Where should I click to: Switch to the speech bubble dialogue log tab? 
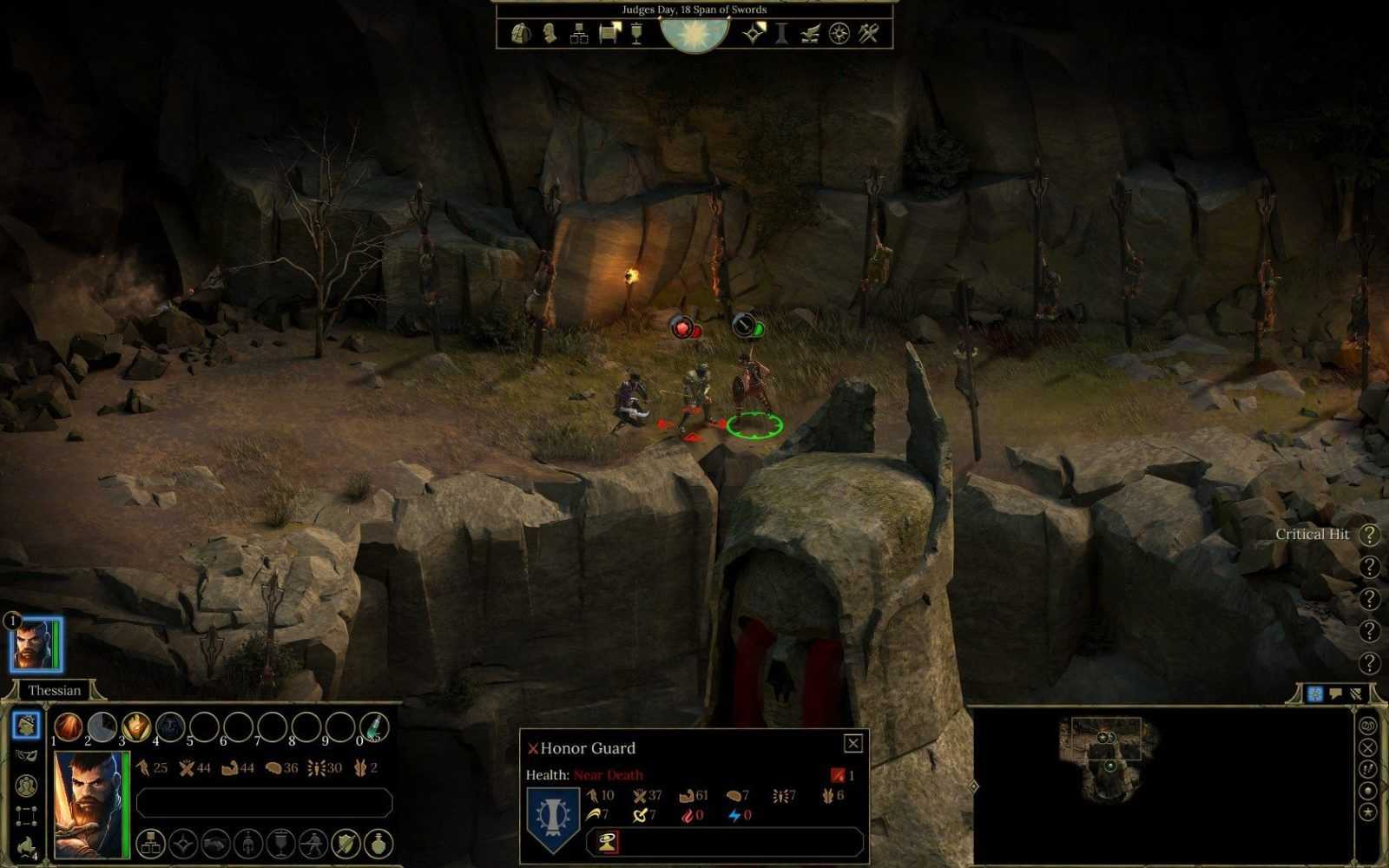(x=1335, y=694)
